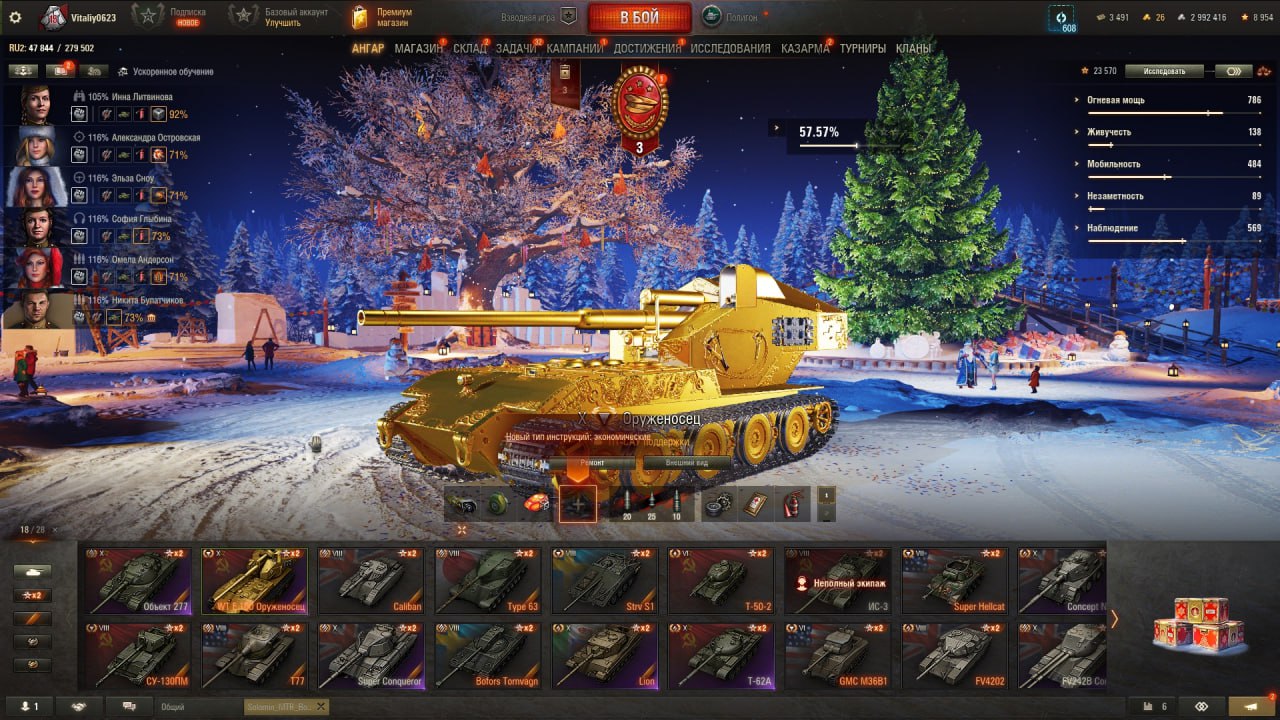Select crew member Инна Литвинова
Screen dimensions: 1280x720
point(35,104)
